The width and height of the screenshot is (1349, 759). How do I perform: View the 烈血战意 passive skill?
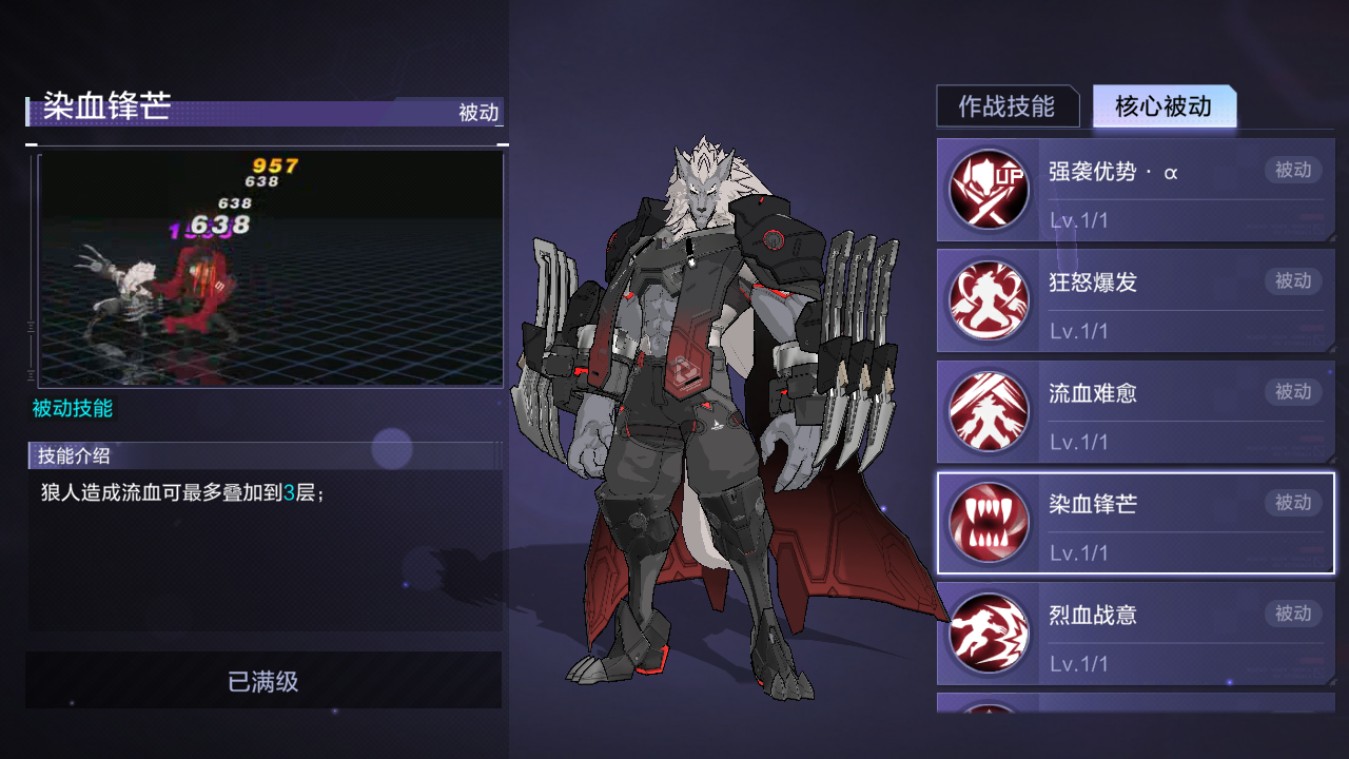pyautogui.click(x=1135, y=634)
